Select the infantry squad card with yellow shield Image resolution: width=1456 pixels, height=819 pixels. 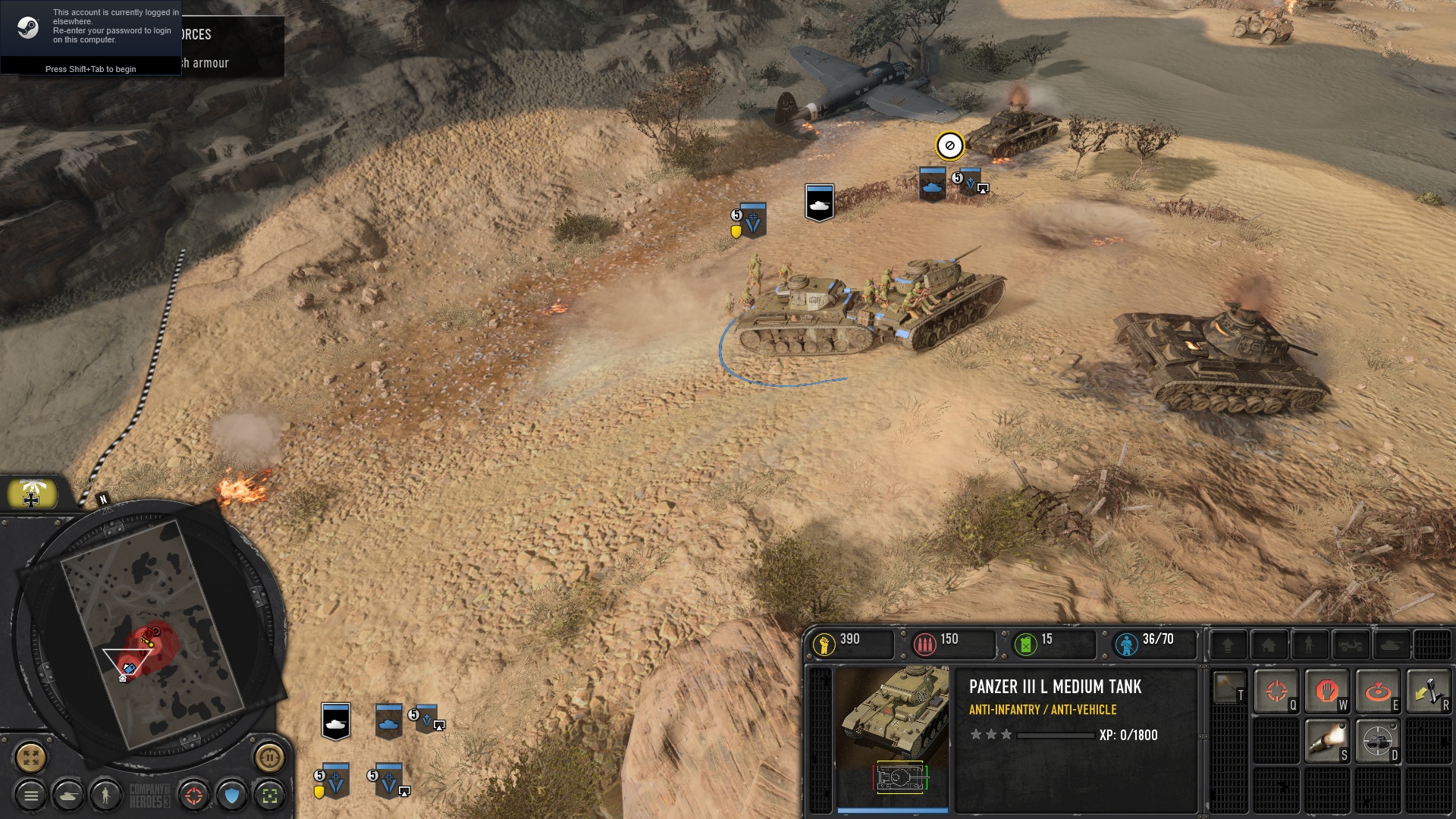[334, 781]
